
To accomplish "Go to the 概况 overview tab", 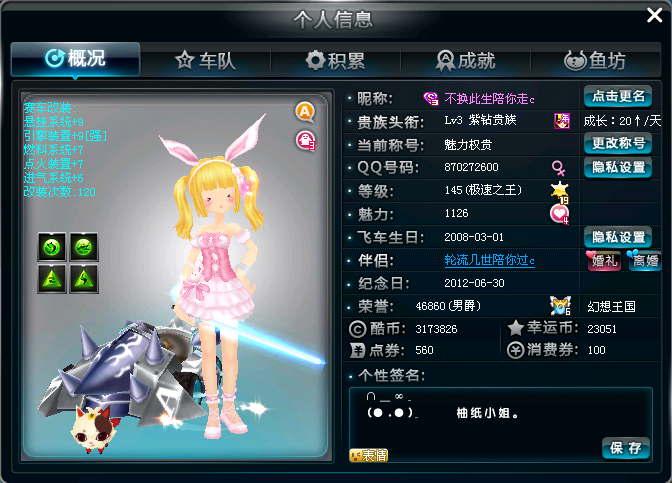I will [75, 59].
